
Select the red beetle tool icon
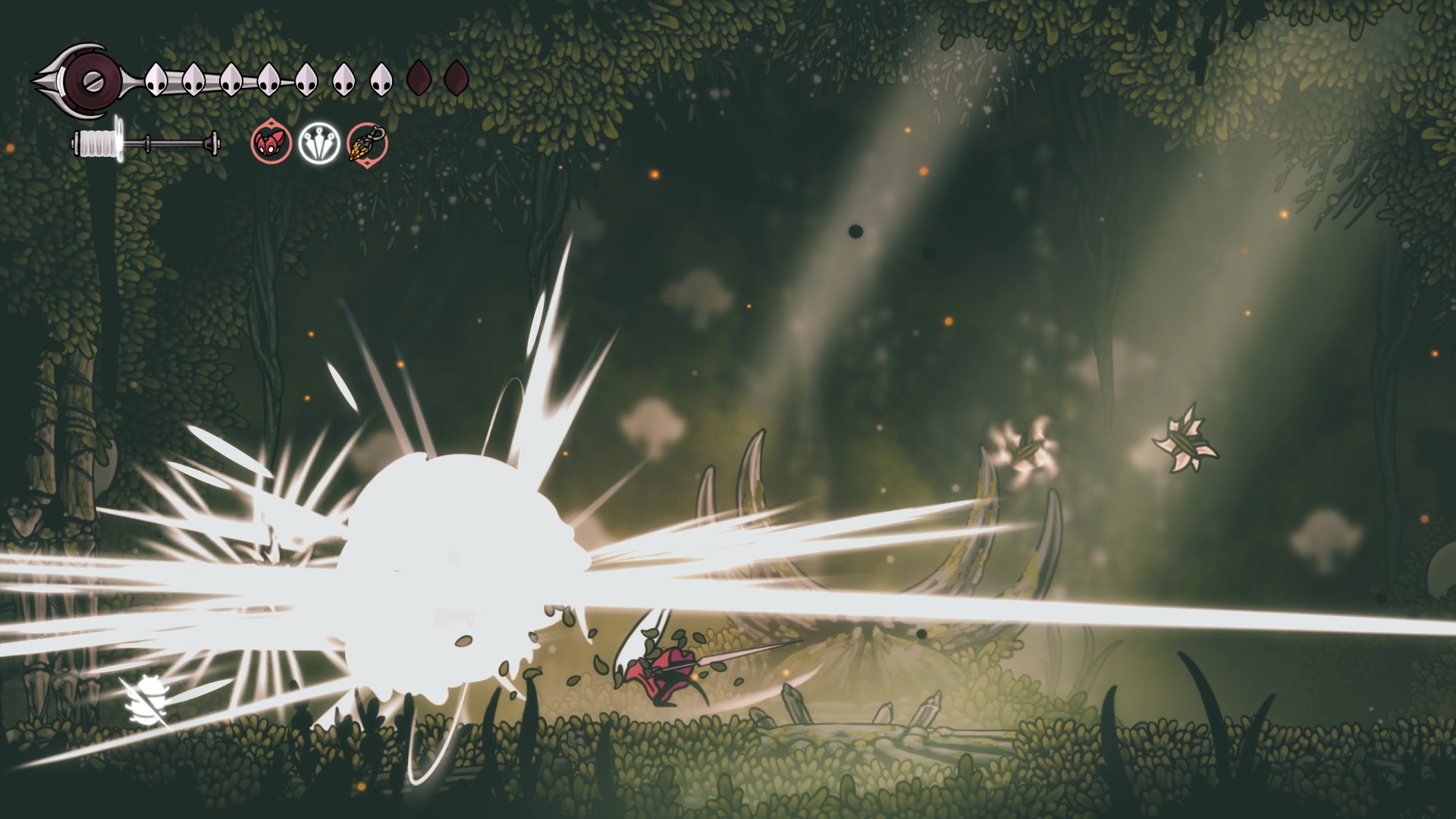(271, 143)
